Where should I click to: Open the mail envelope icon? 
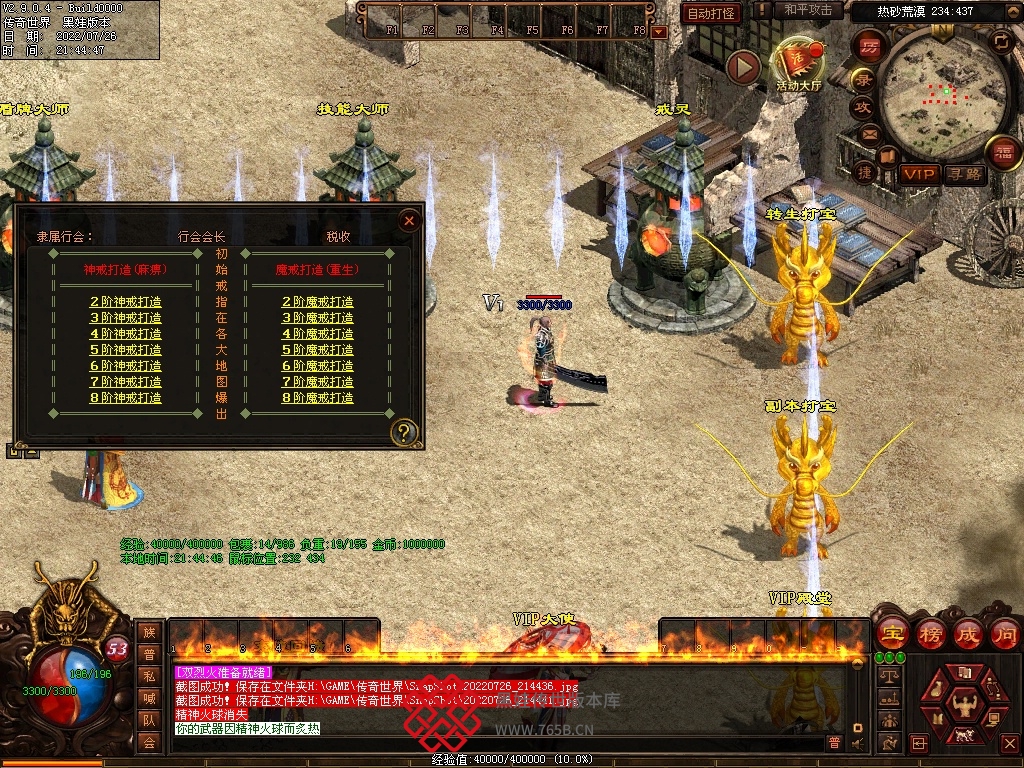coord(869,133)
